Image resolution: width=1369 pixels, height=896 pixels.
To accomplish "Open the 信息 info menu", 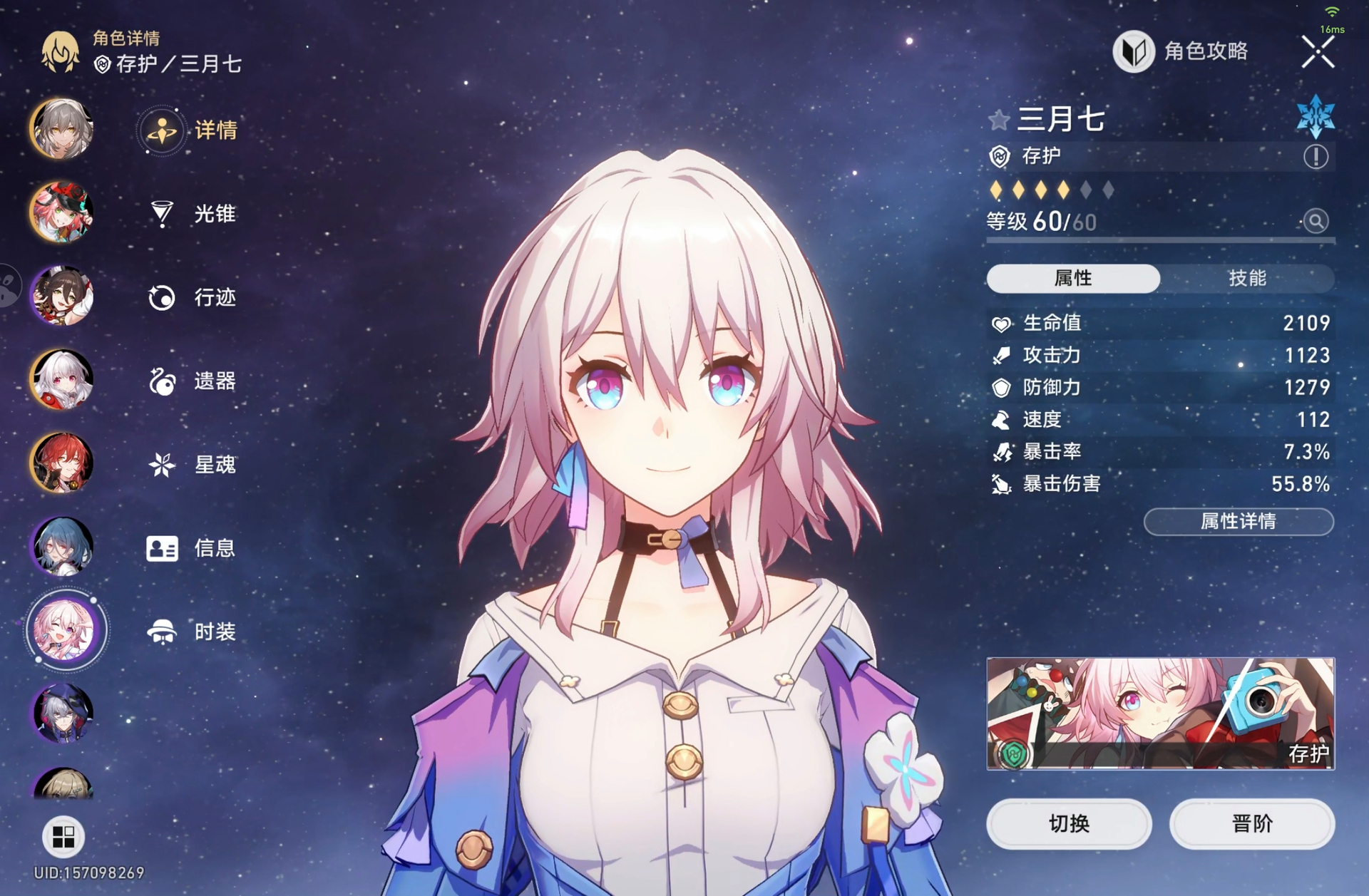I will pyautogui.click(x=191, y=548).
